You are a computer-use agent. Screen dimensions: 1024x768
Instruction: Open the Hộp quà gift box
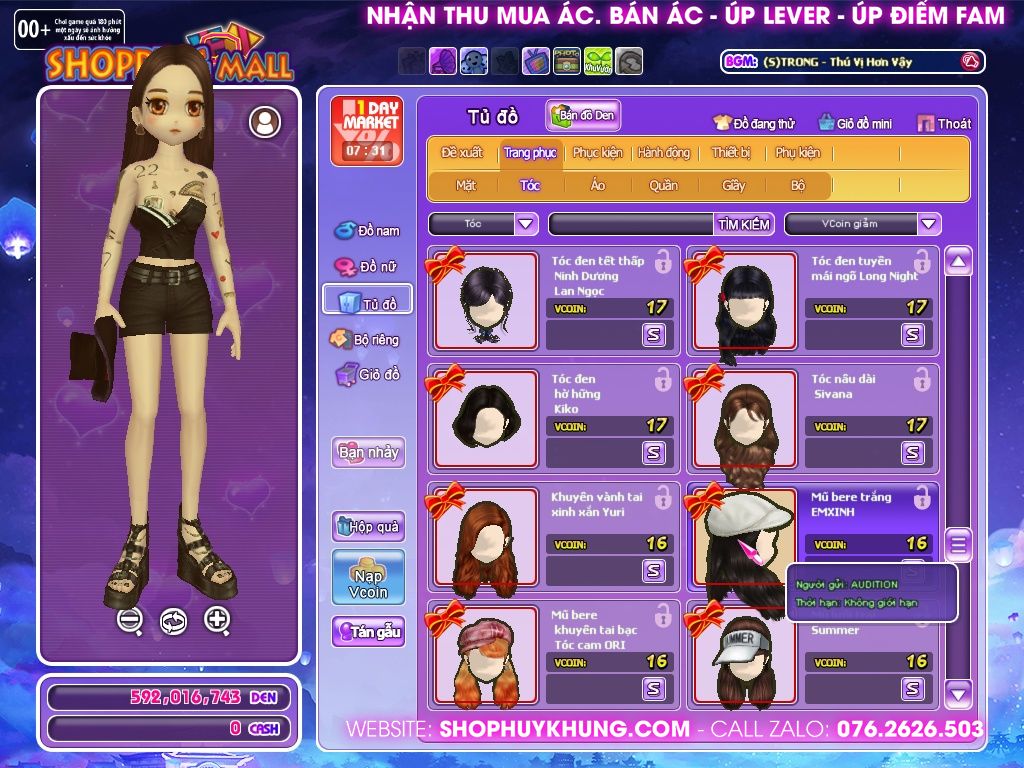click(368, 526)
